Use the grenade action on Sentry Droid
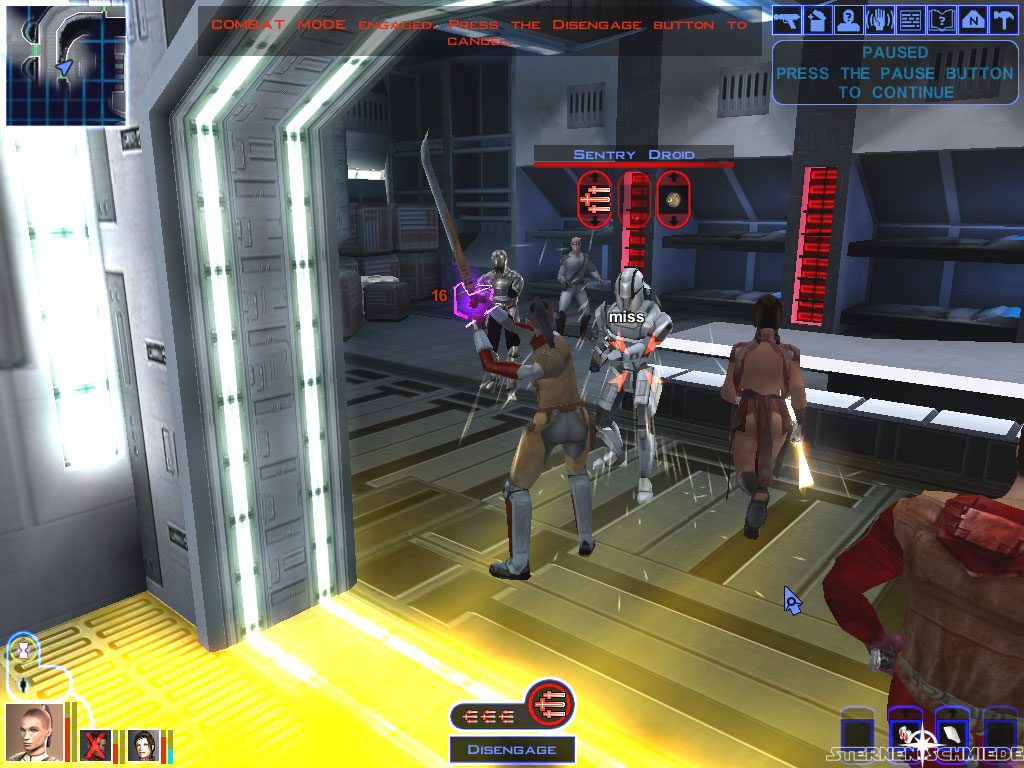The height and width of the screenshot is (768, 1024). (674, 199)
